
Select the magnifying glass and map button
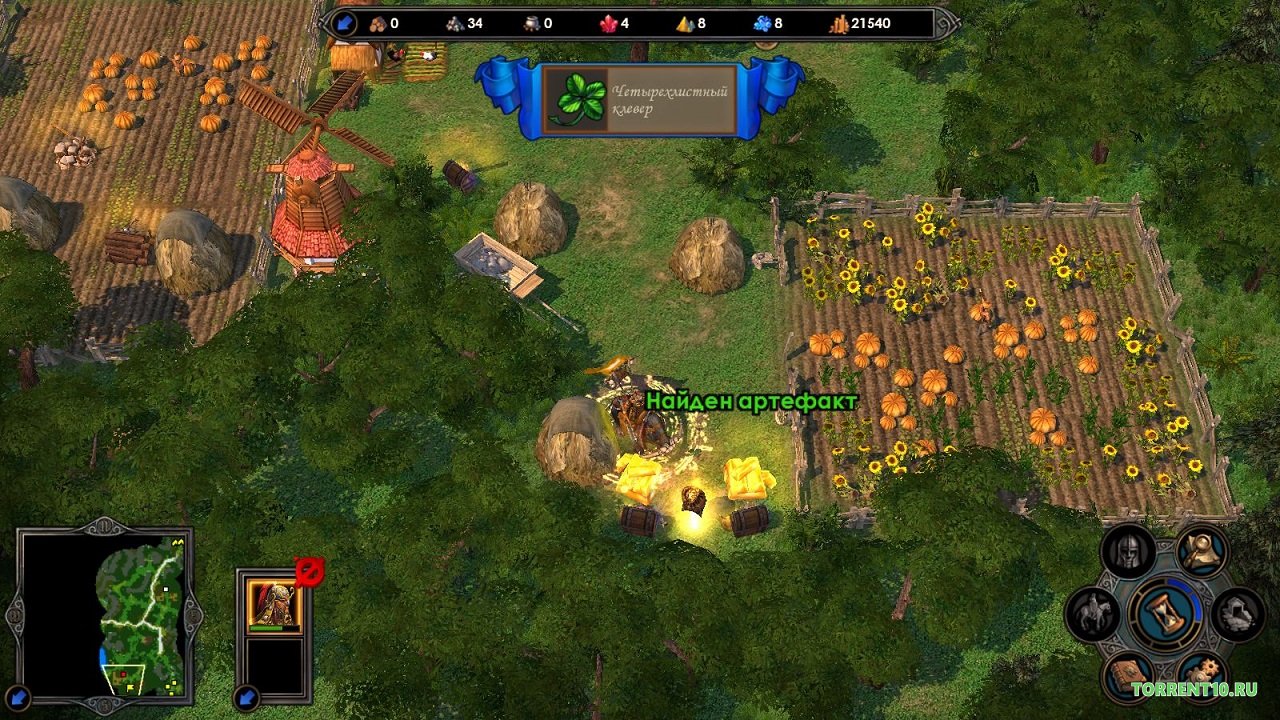tap(1202, 549)
